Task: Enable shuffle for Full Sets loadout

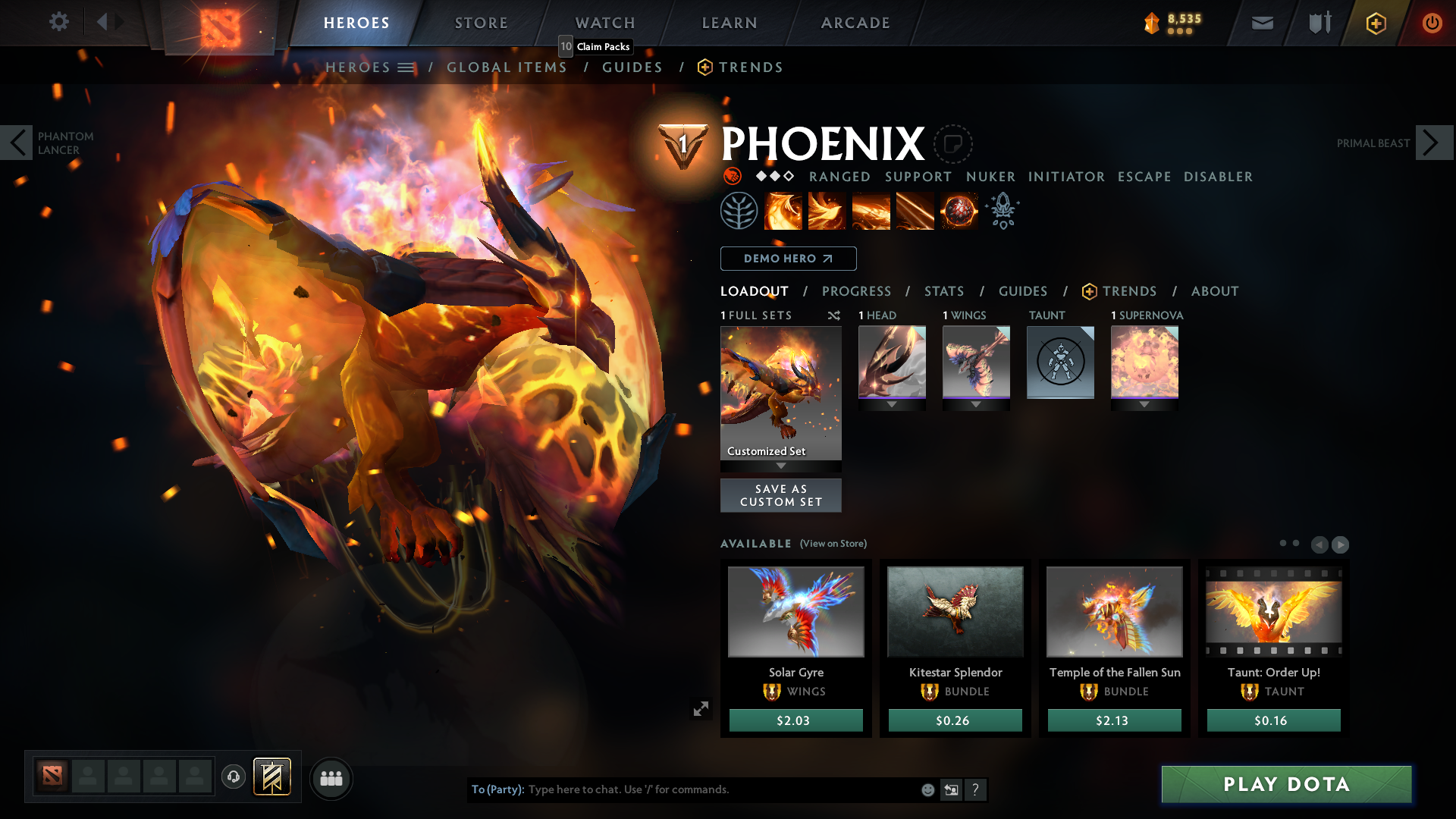Action: (833, 315)
